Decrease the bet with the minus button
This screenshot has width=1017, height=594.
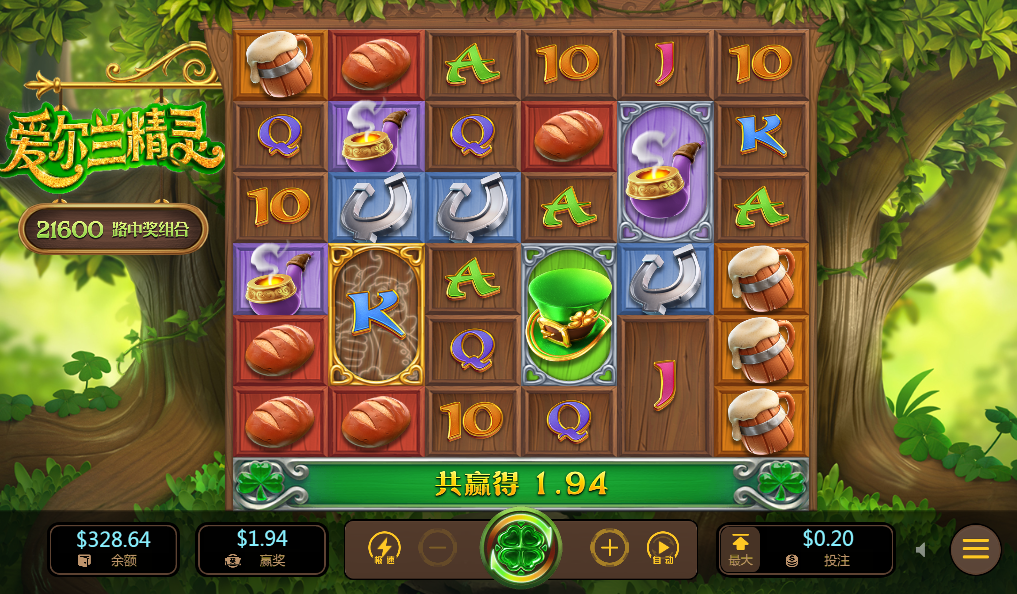437,548
